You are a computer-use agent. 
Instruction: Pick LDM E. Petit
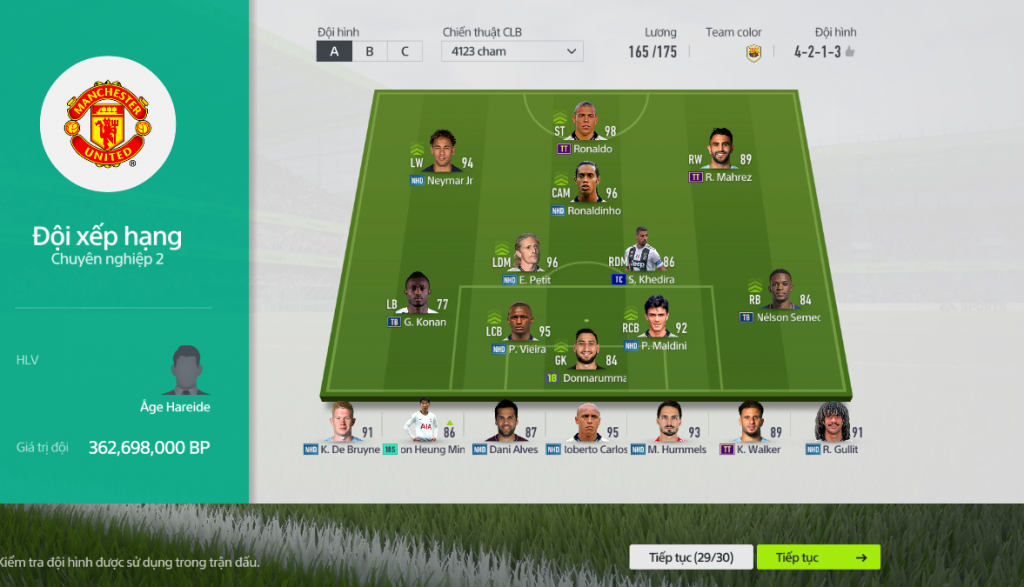527,254
